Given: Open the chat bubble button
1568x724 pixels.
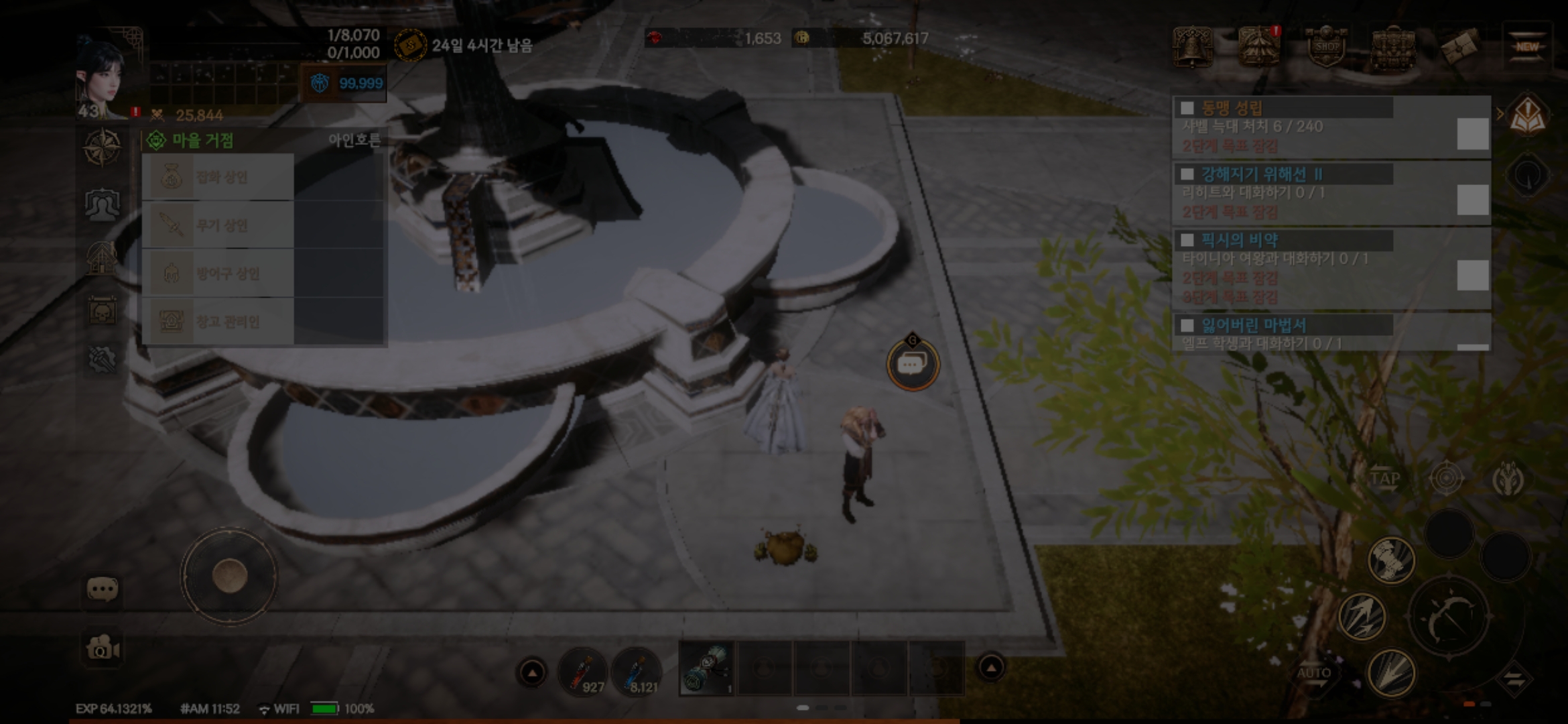Looking at the screenshot, I should (x=103, y=590).
